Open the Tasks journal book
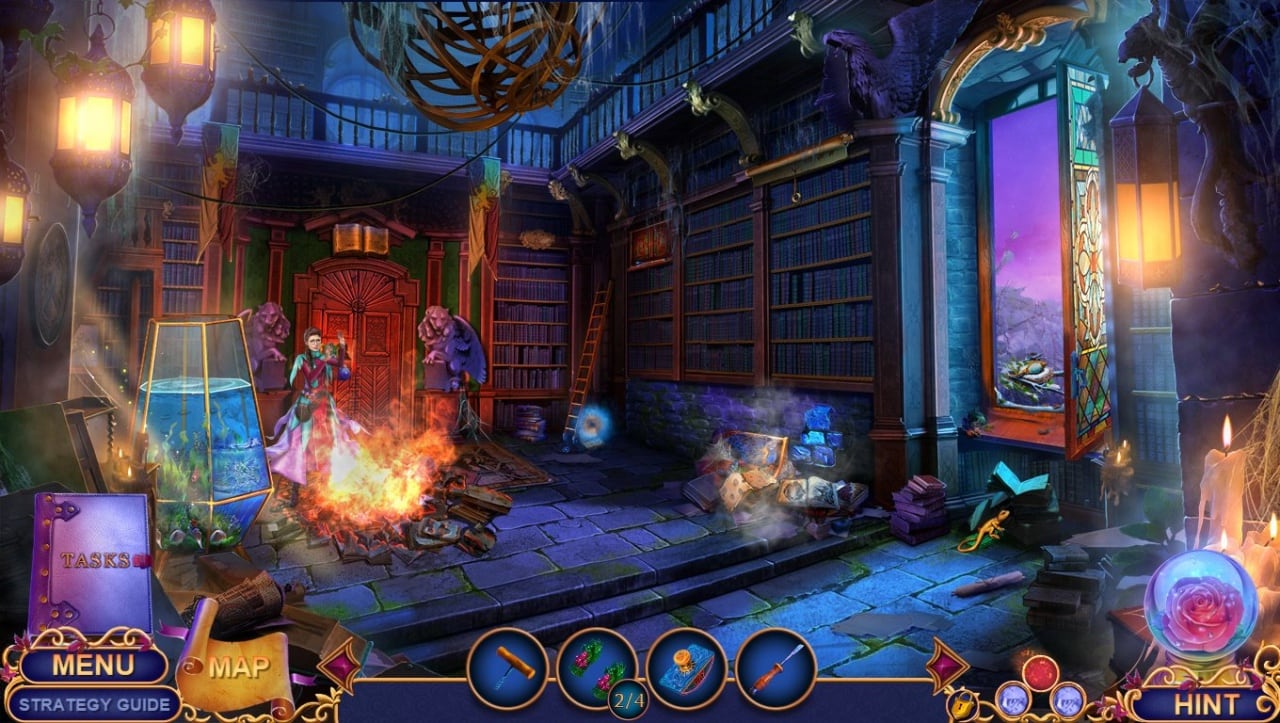1280x723 pixels. (92, 562)
